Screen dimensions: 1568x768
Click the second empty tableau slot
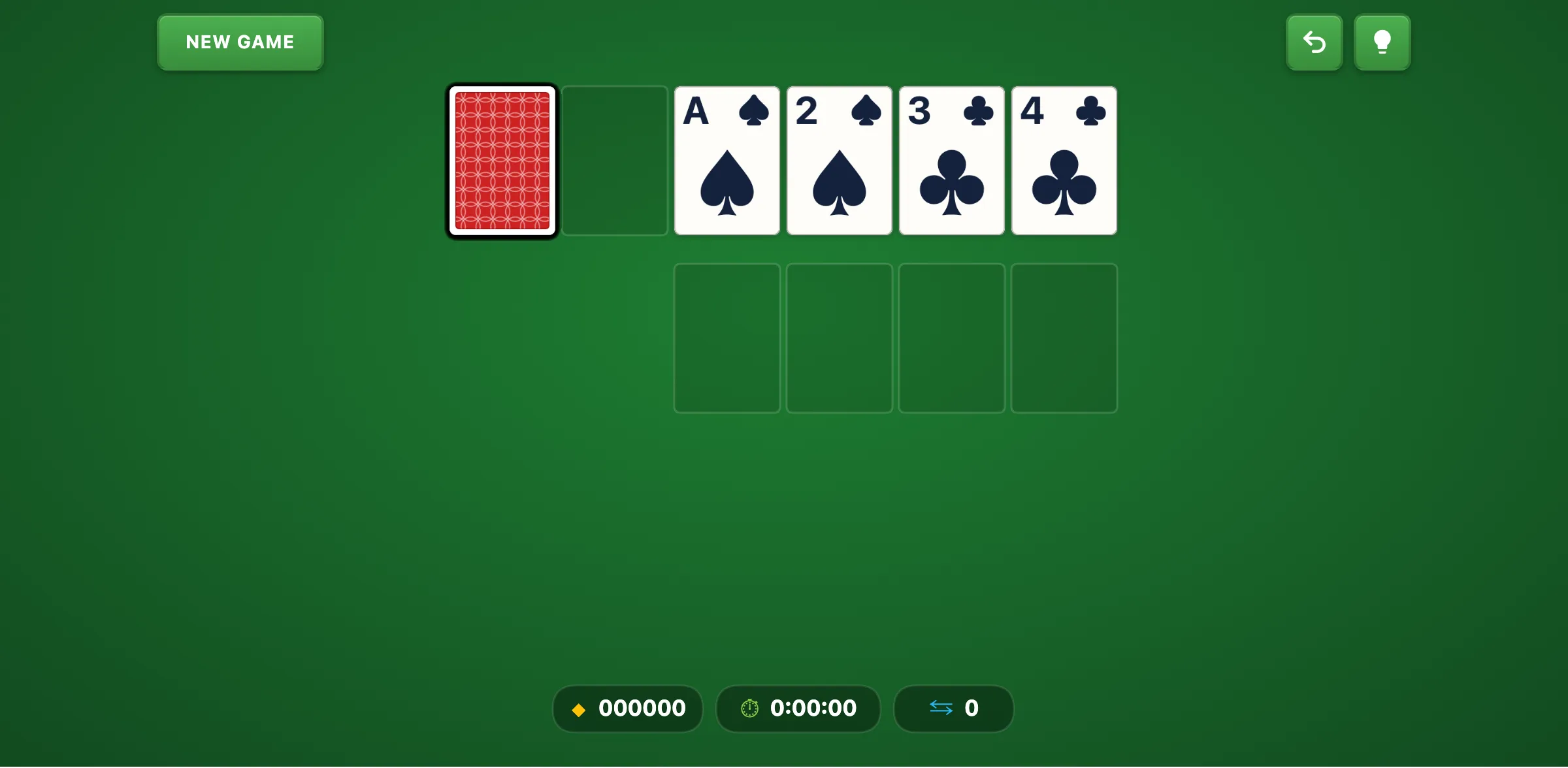[x=839, y=337]
